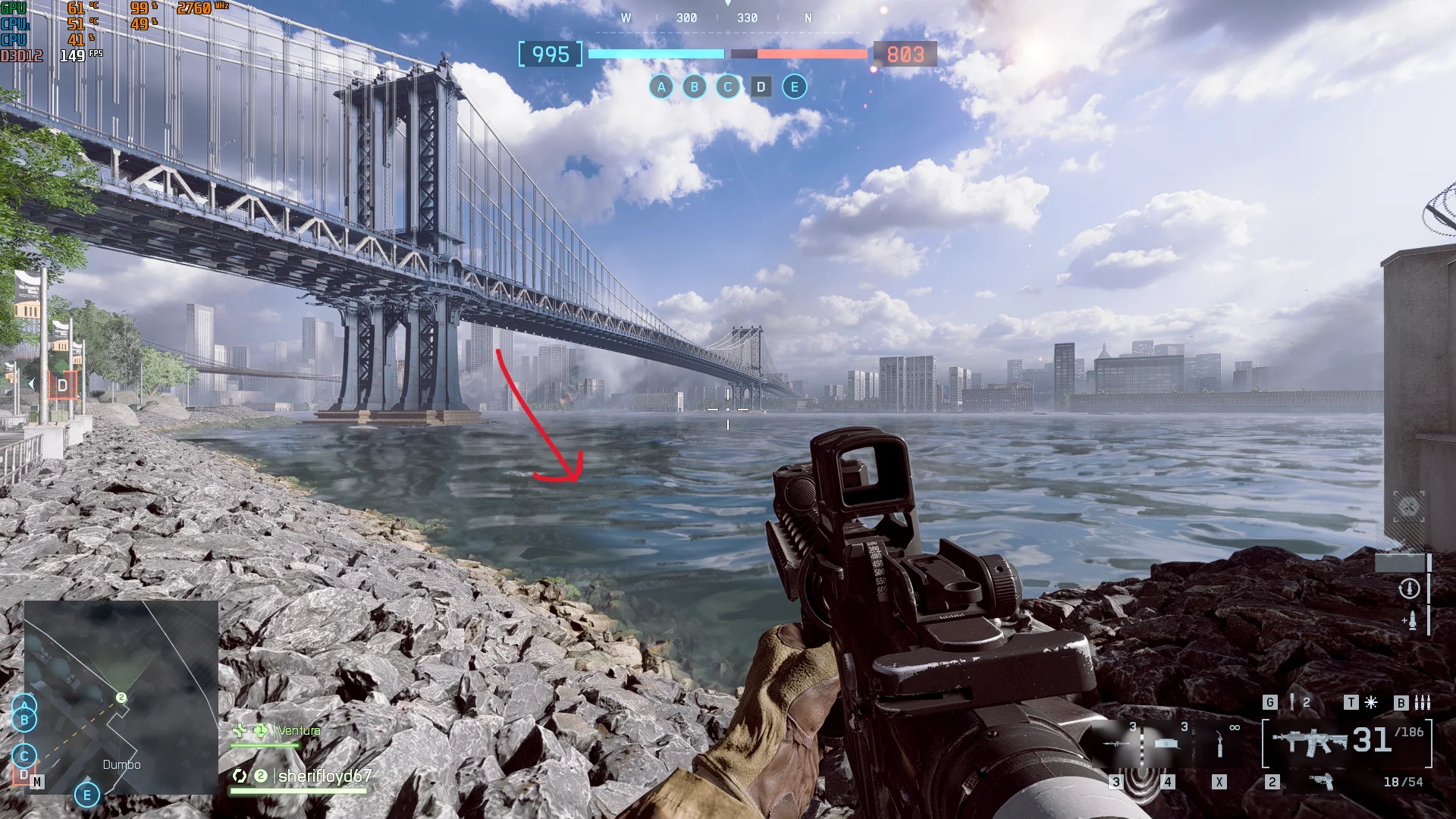Select squadmate Ventura in squad list
The height and width of the screenshot is (819, 1456).
(x=299, y=730)
